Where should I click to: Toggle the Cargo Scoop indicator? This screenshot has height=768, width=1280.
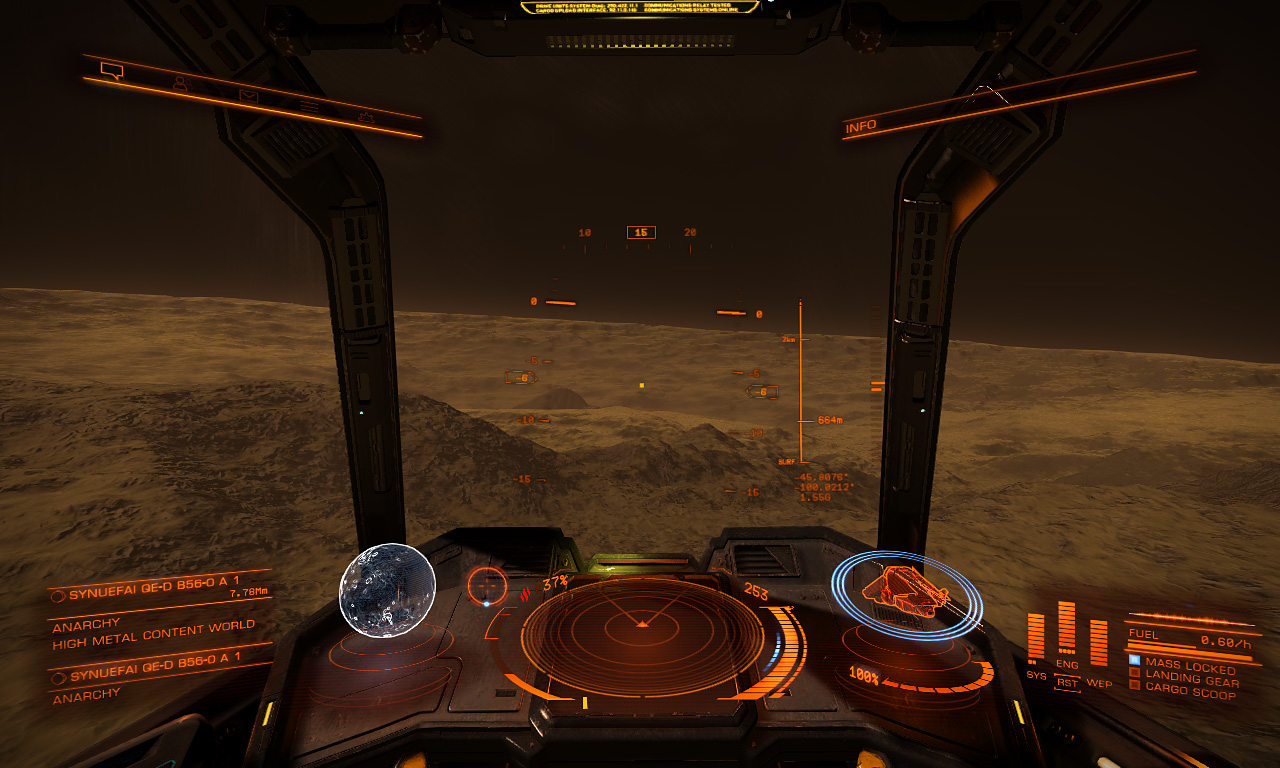tap(1190, 692)
